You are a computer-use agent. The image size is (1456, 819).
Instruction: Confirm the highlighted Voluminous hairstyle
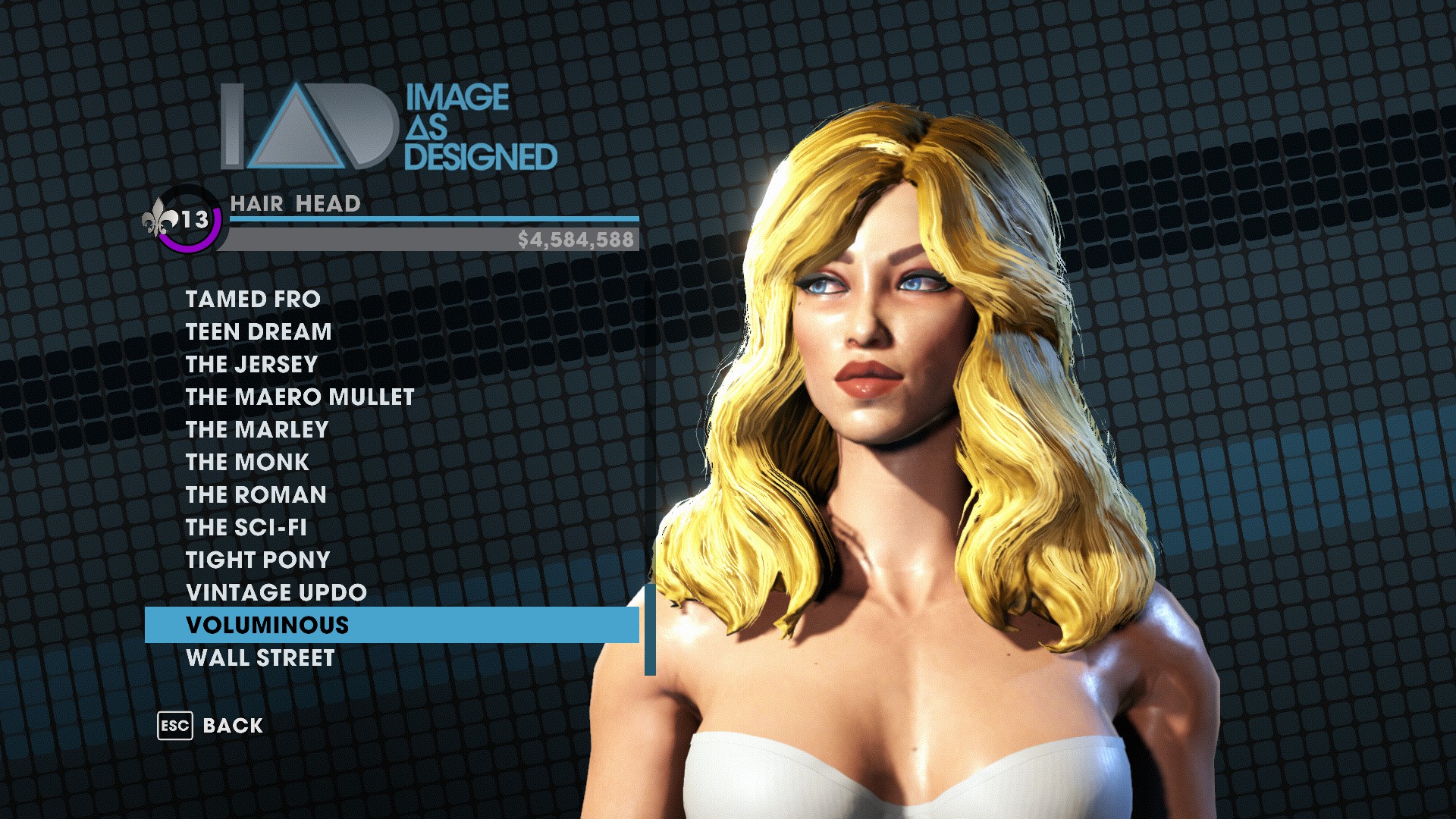coord(268,626)
